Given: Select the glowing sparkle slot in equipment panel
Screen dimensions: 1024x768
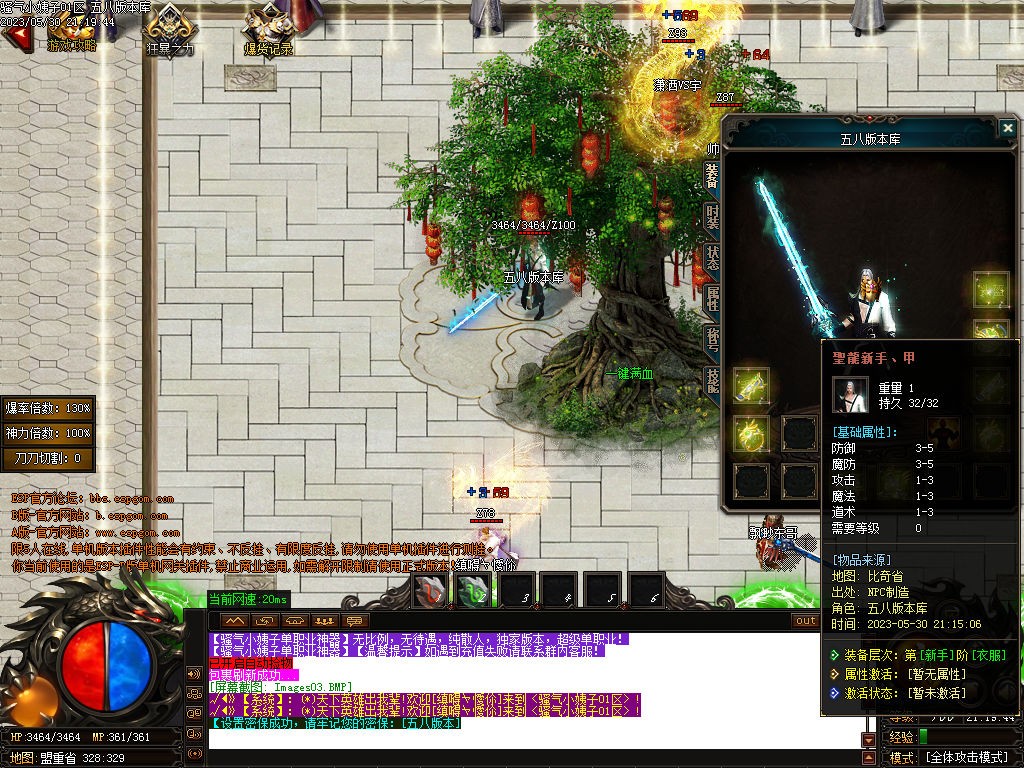Looking at the screenshot, I should point(991,290).
